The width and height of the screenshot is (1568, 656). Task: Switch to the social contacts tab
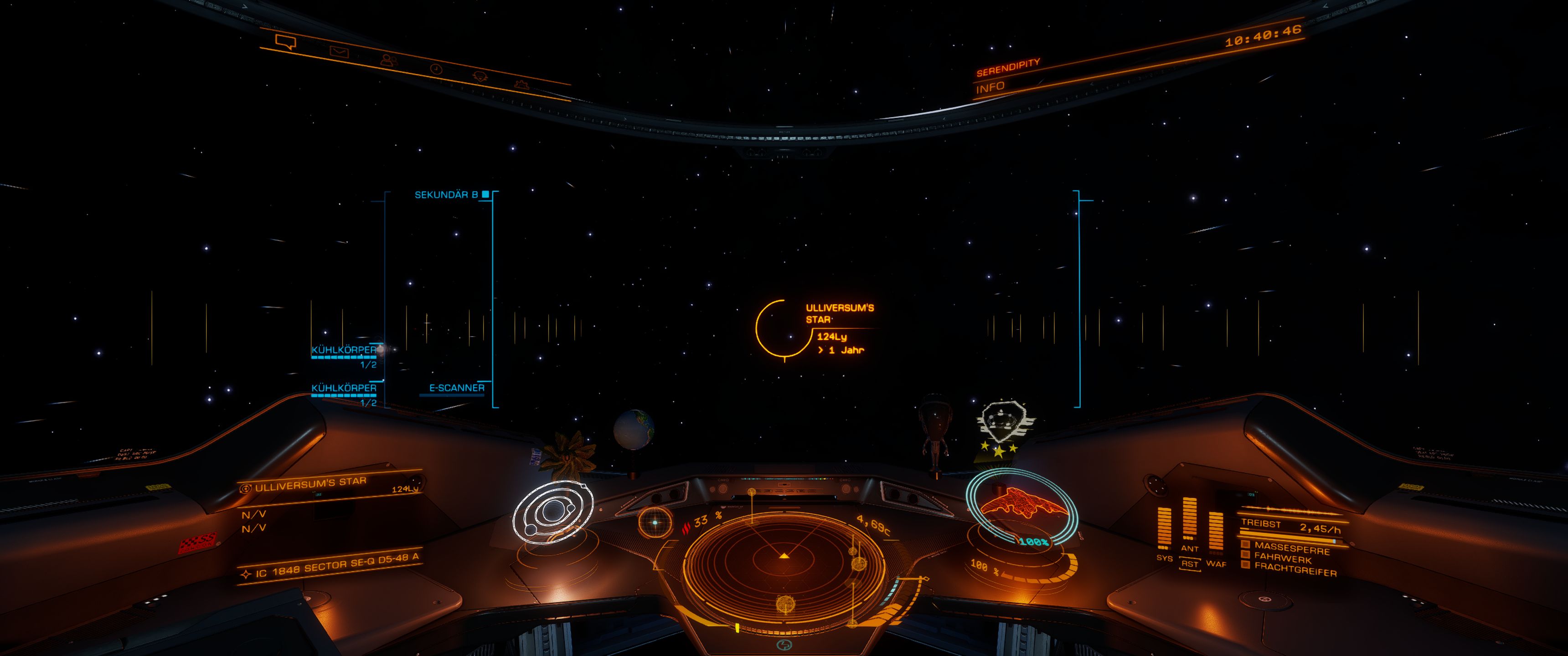point(388,60)
